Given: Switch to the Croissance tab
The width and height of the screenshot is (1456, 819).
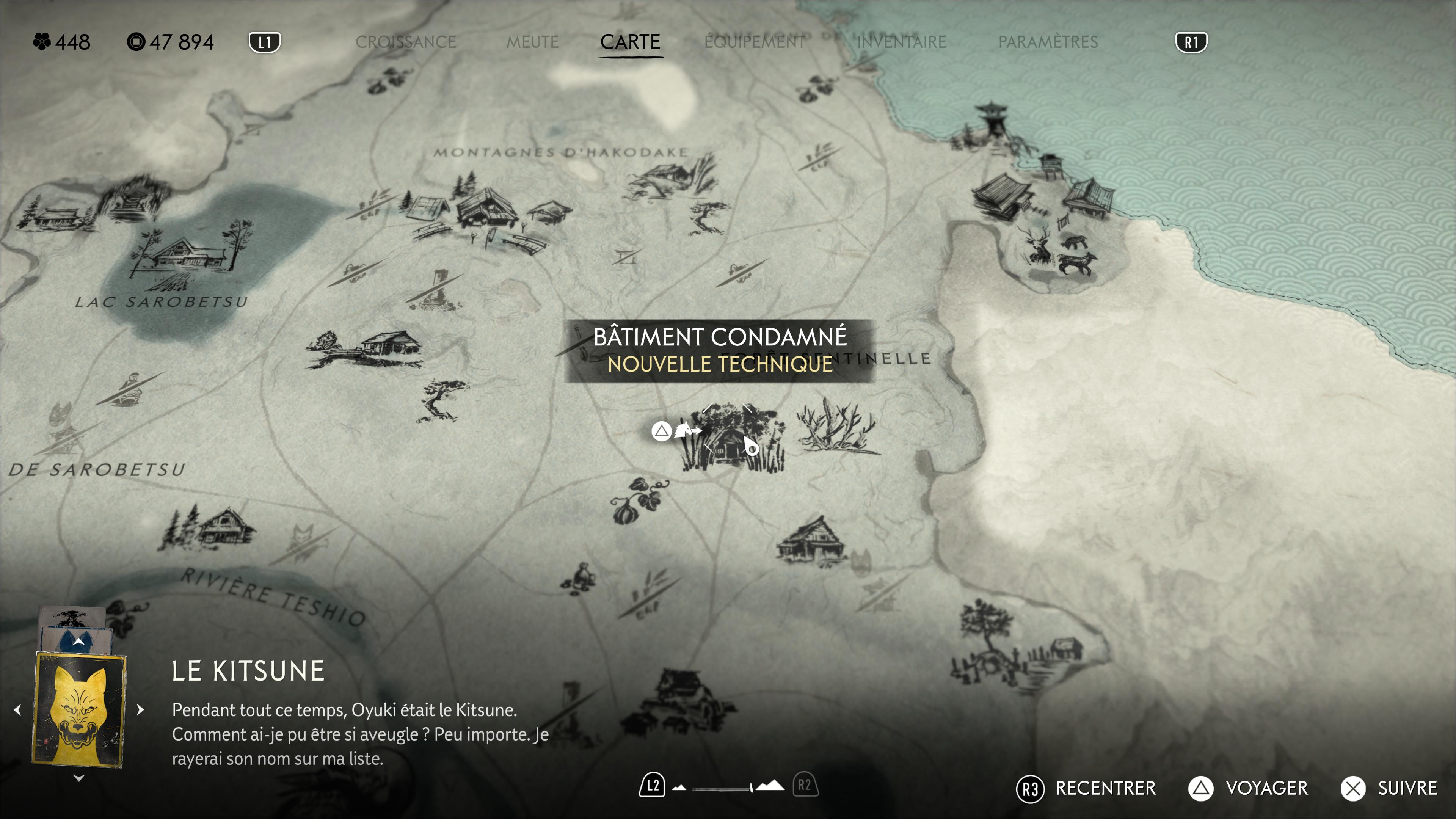Looking at the screenshot, I should [x=406, y=42].
